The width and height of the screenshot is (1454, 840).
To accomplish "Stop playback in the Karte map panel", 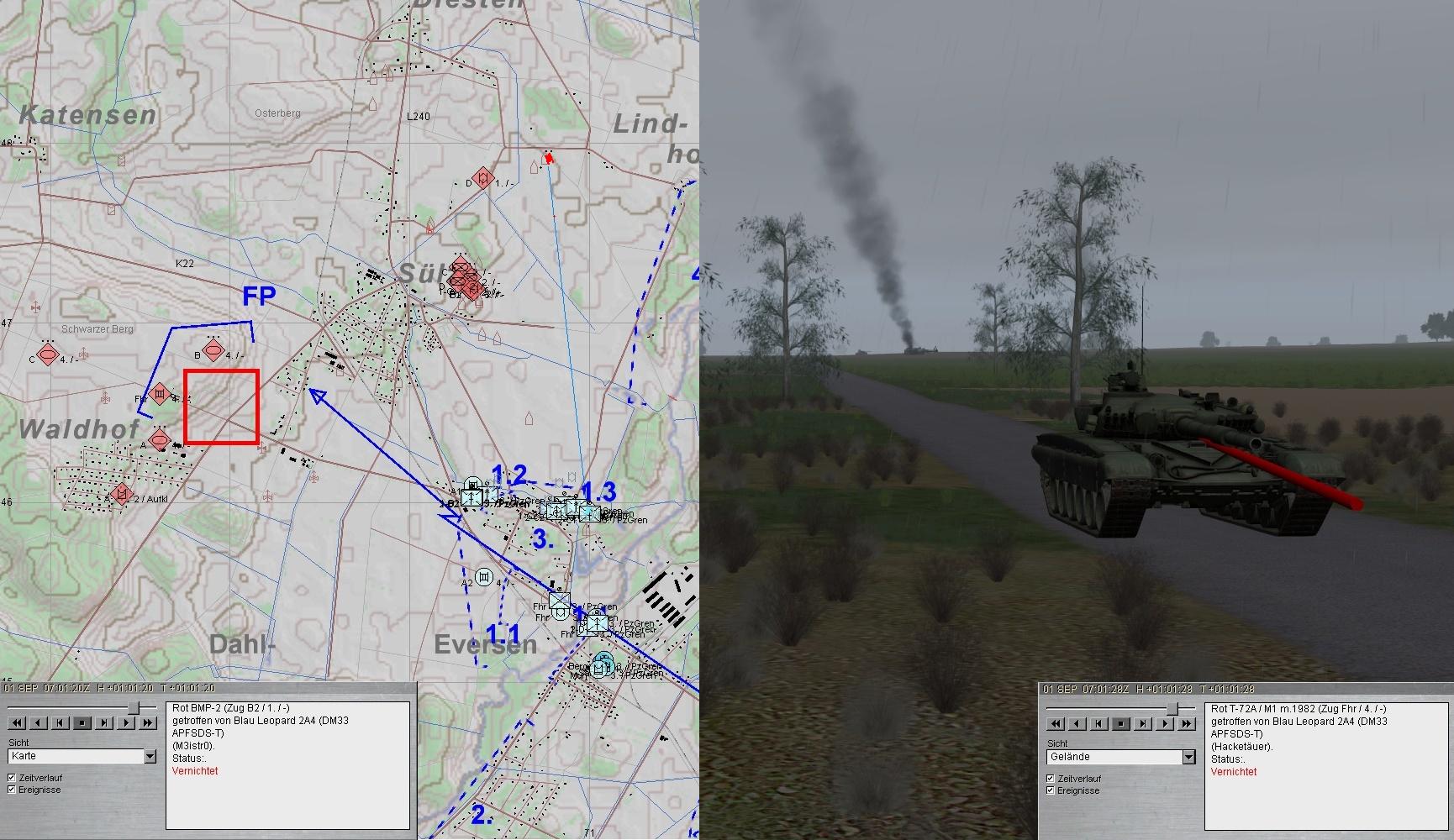I will click(x=82, y=722).
